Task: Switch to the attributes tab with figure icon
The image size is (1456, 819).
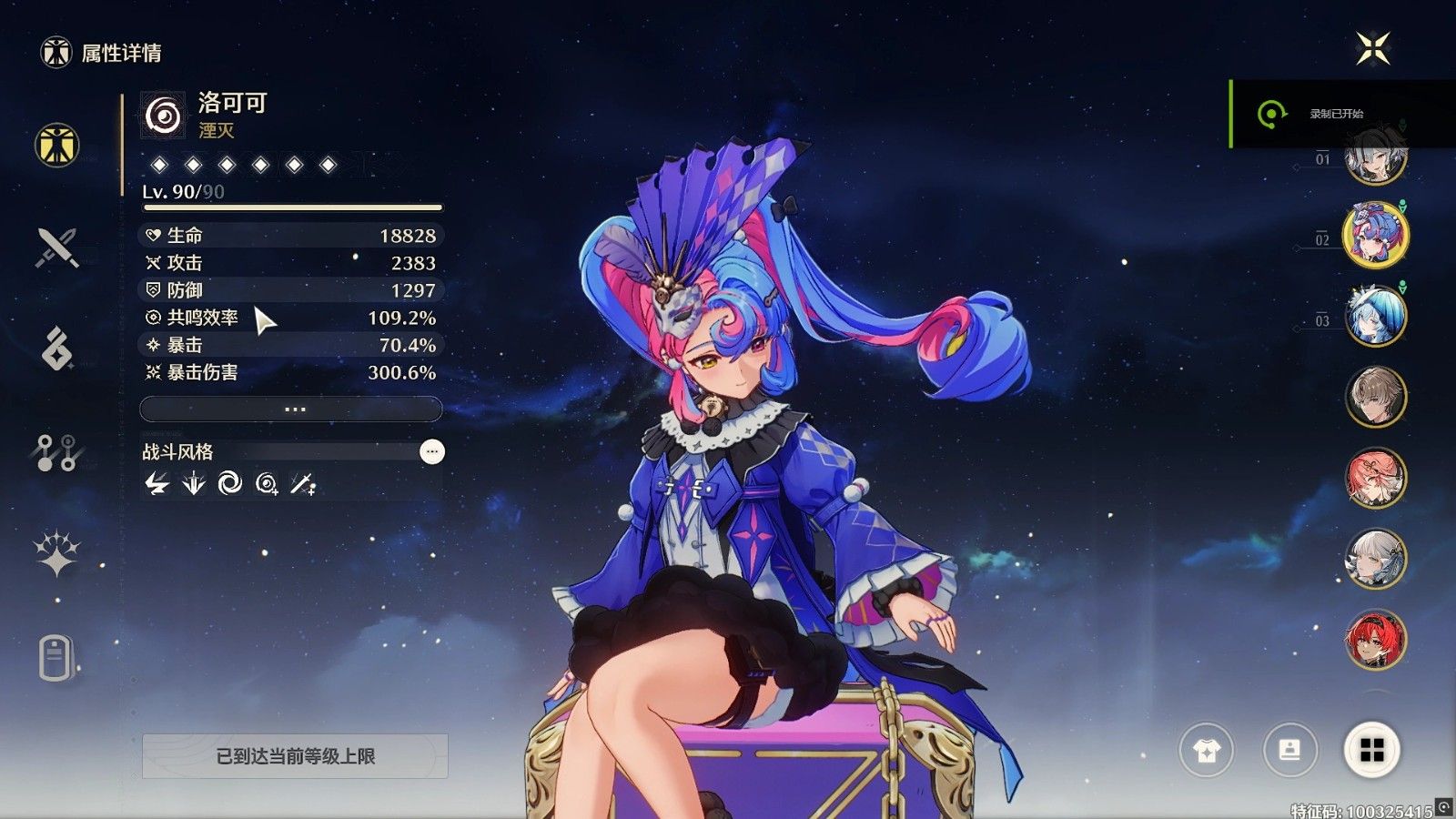Action: [x=57, y=145]
